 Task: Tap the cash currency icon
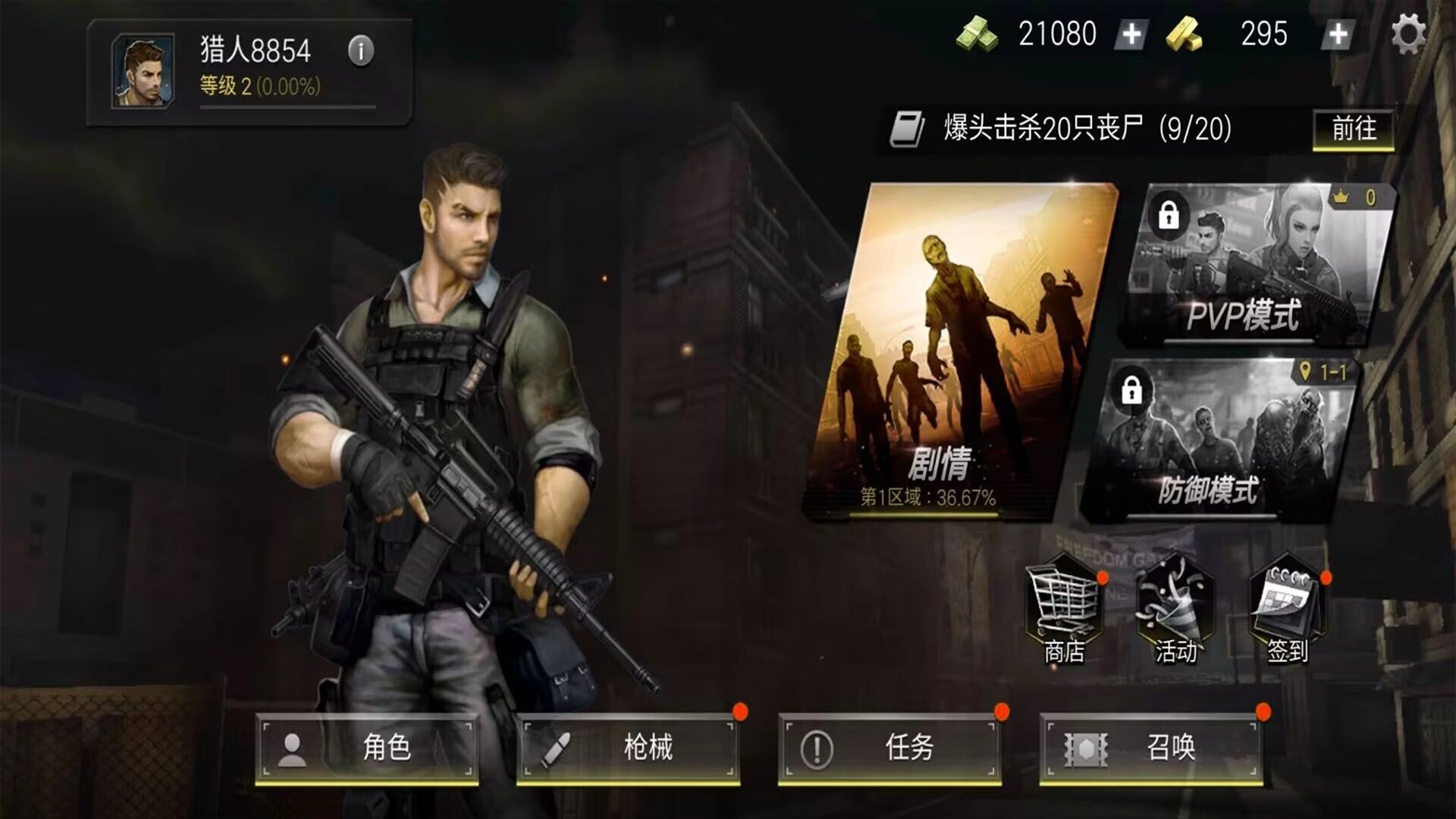point(978,33)
